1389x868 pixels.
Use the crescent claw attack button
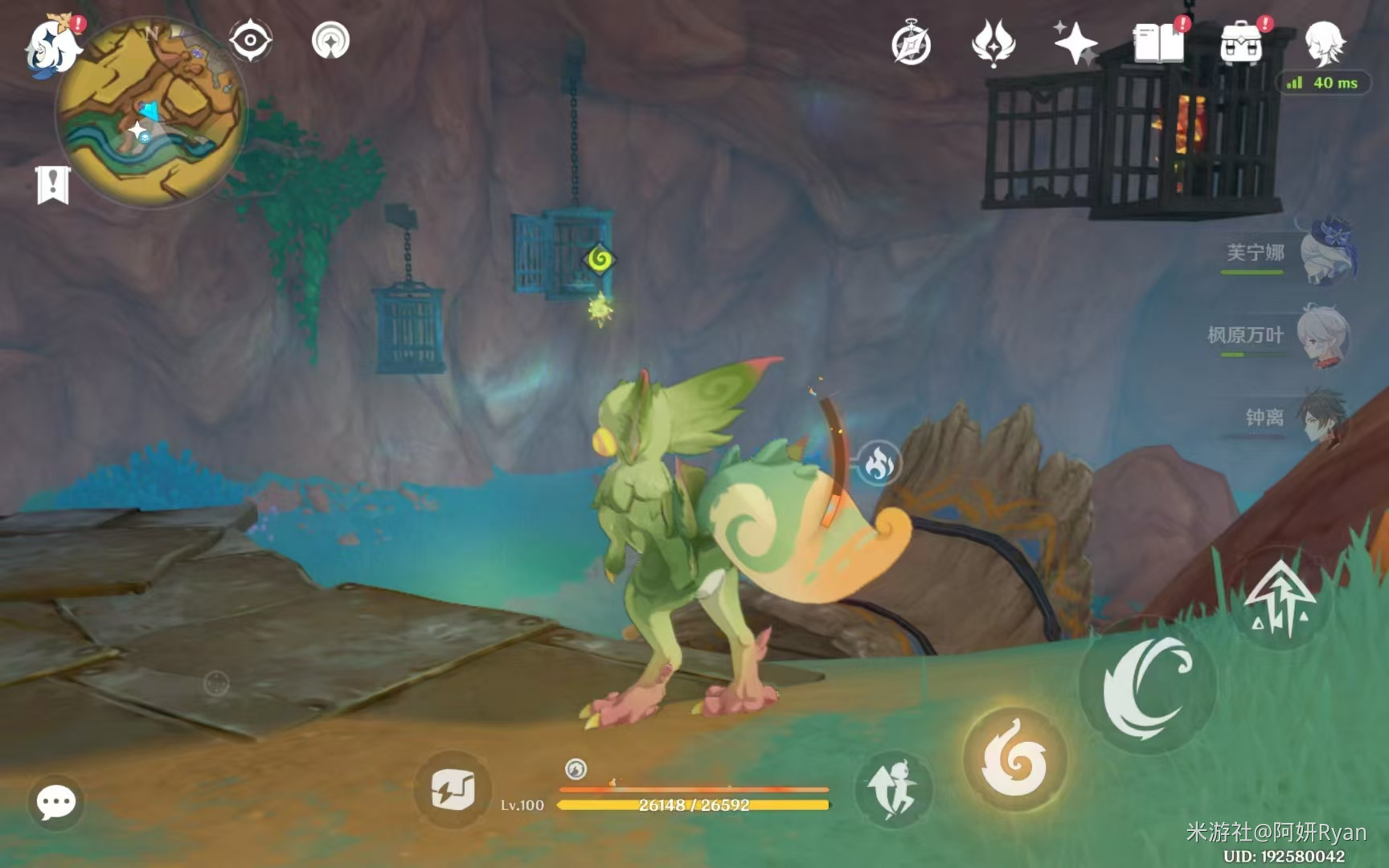(1147, 687)
